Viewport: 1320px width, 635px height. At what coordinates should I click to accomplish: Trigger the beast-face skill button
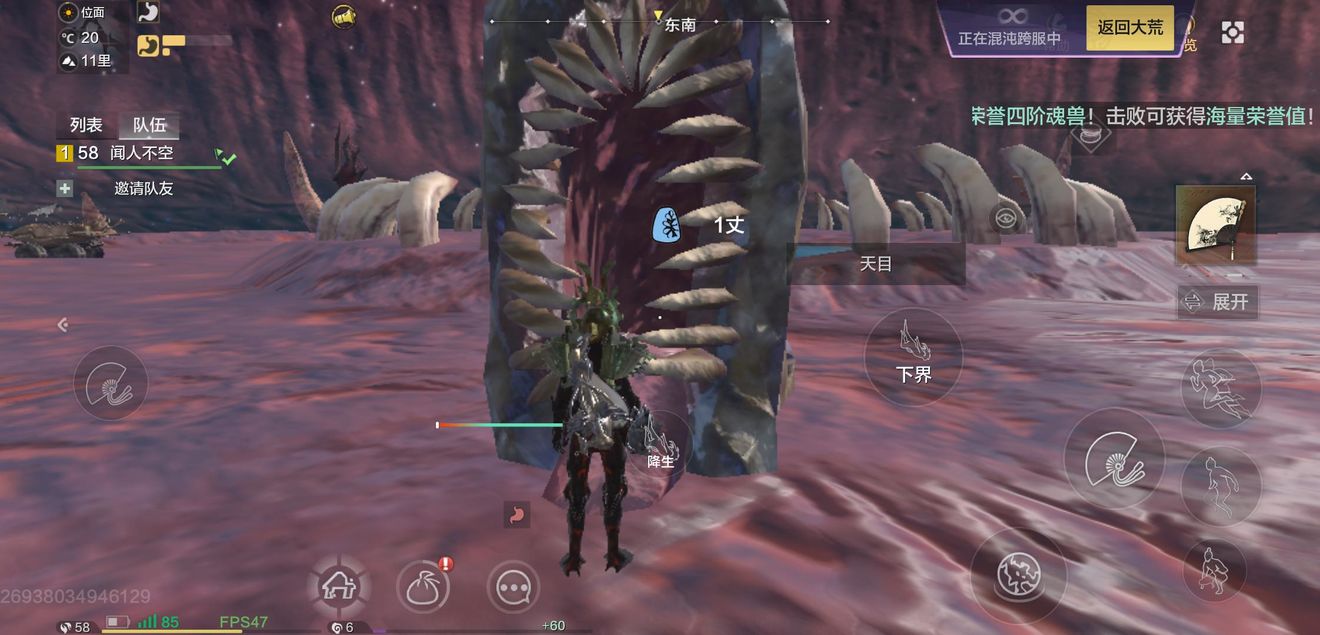(x=1018, y=575)
